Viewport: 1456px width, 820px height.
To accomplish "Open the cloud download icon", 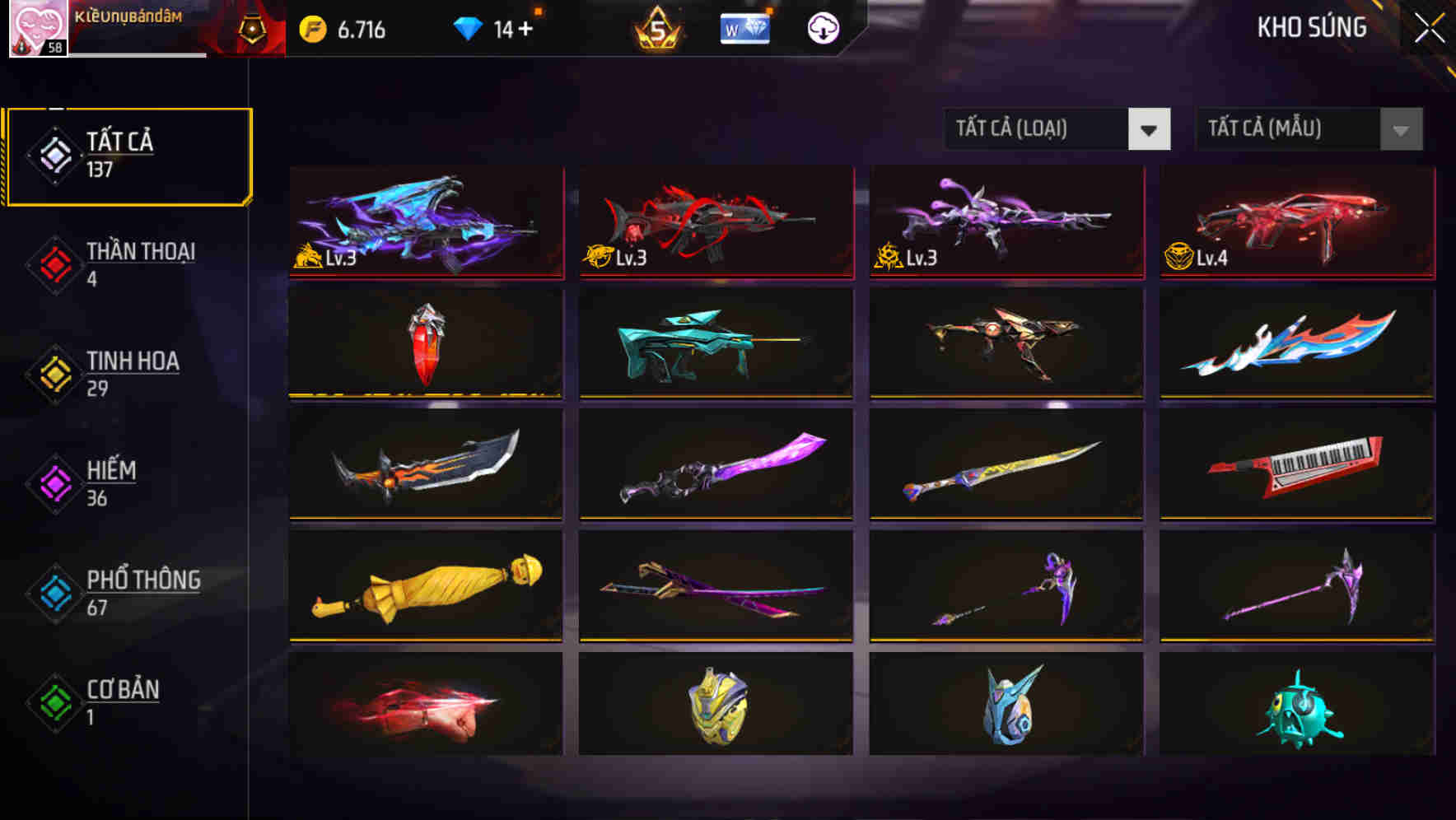I will (x=824, y=28).
